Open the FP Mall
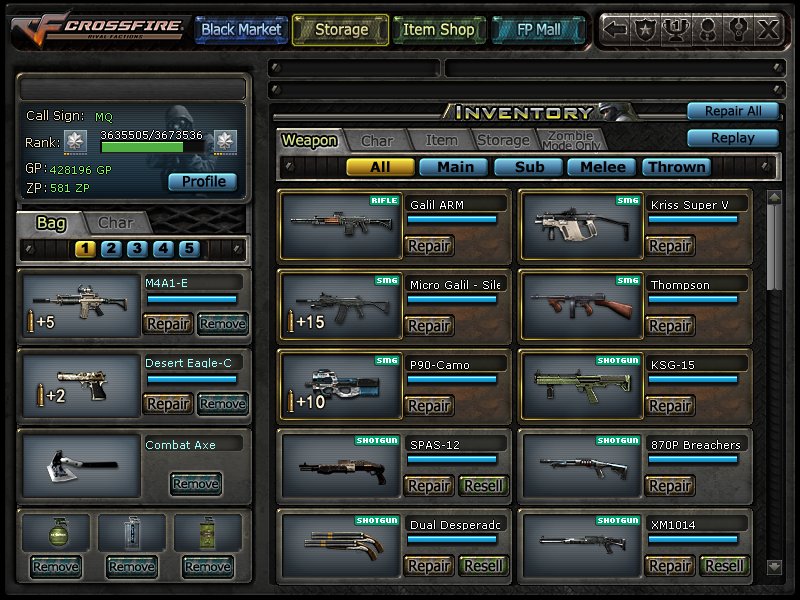Image resolution: width=800 pixels, height=600 pixels. click(x=540, y=30)
